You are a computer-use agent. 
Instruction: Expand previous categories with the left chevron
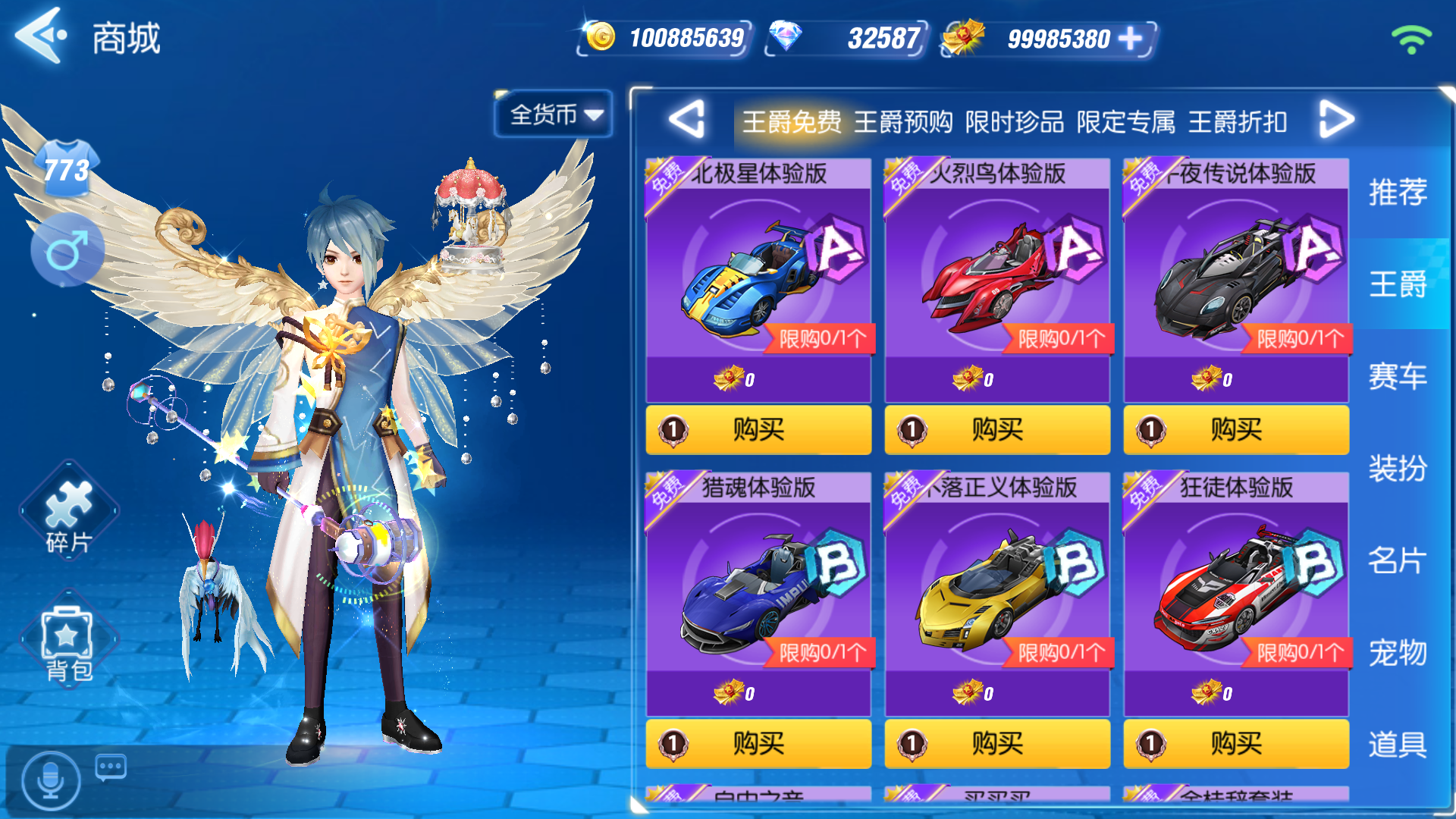pos(686,119)
